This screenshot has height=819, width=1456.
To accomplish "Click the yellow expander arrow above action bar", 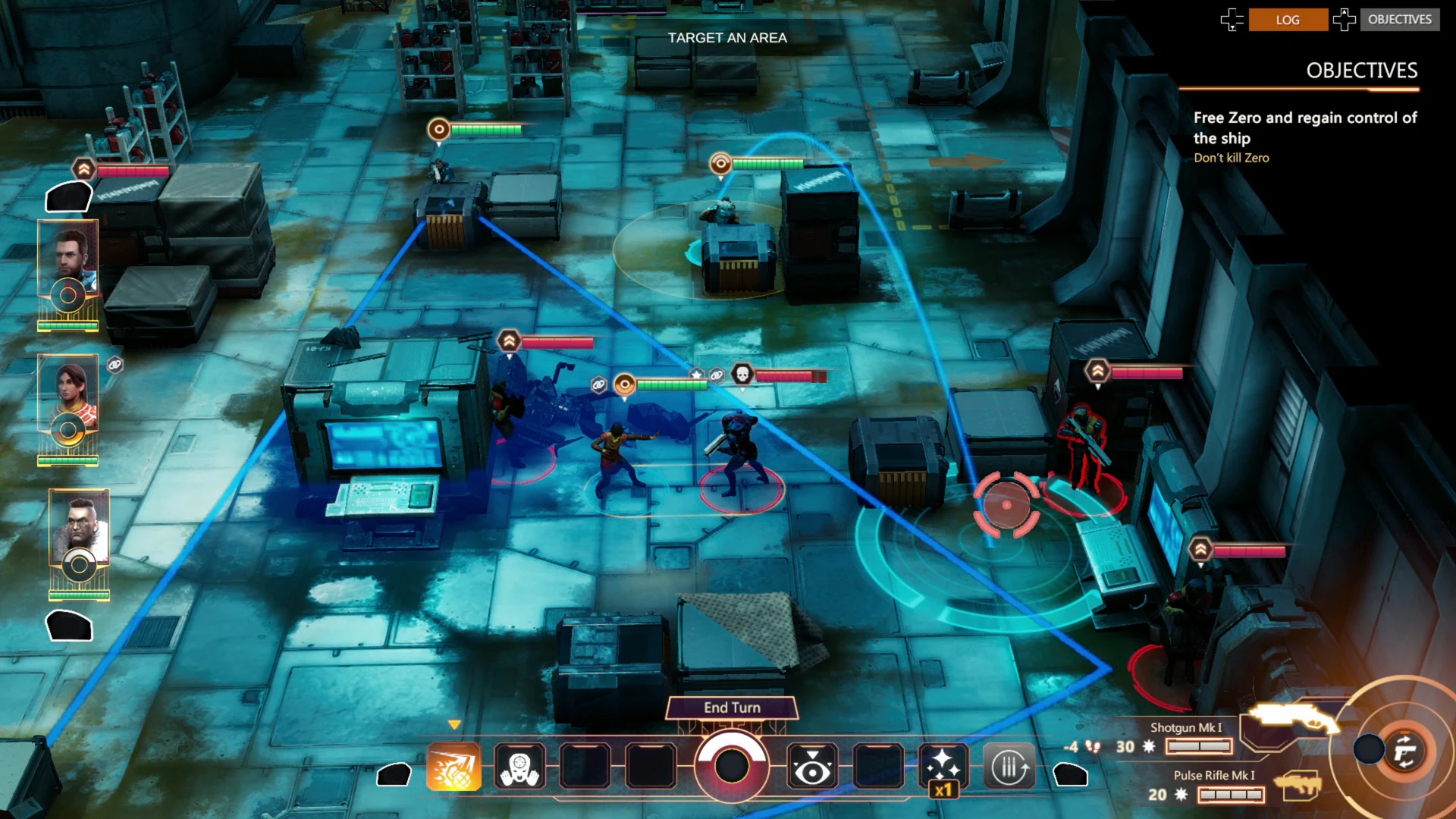I will click(x=456, y=724).
